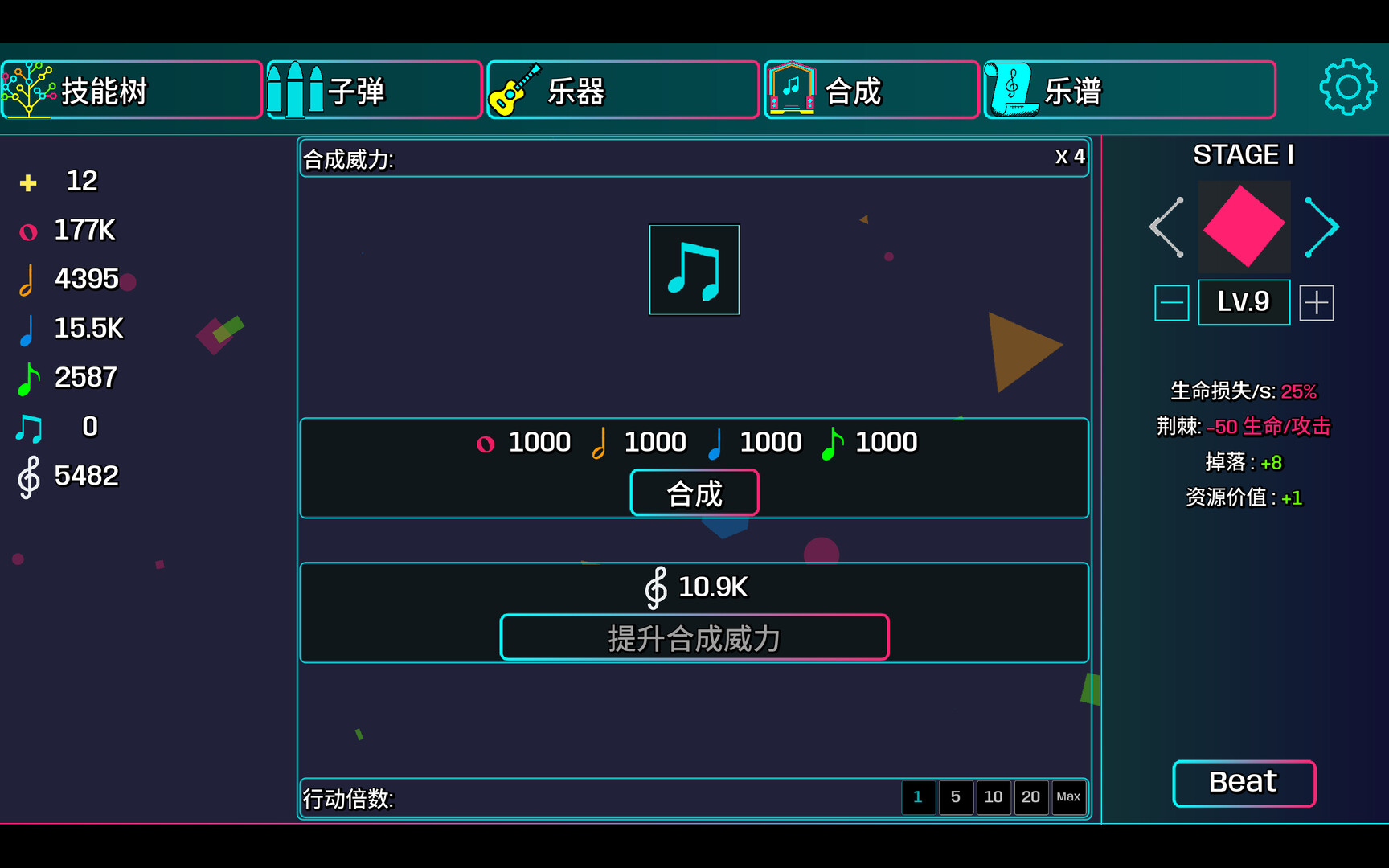
Task: Click the treble clef resource counter showing 5482
Action: coord(64,475)
